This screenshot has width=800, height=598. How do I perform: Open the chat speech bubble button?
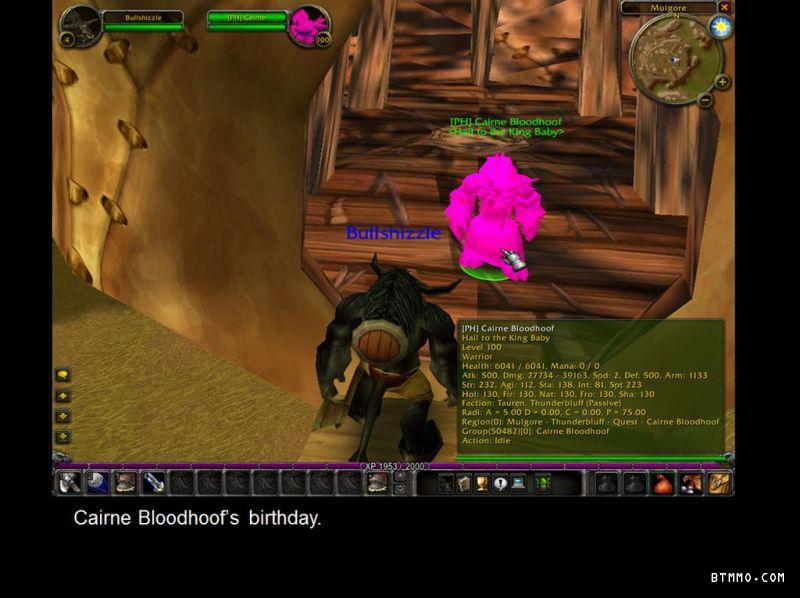pyautogui.click(x=62, y=375)
